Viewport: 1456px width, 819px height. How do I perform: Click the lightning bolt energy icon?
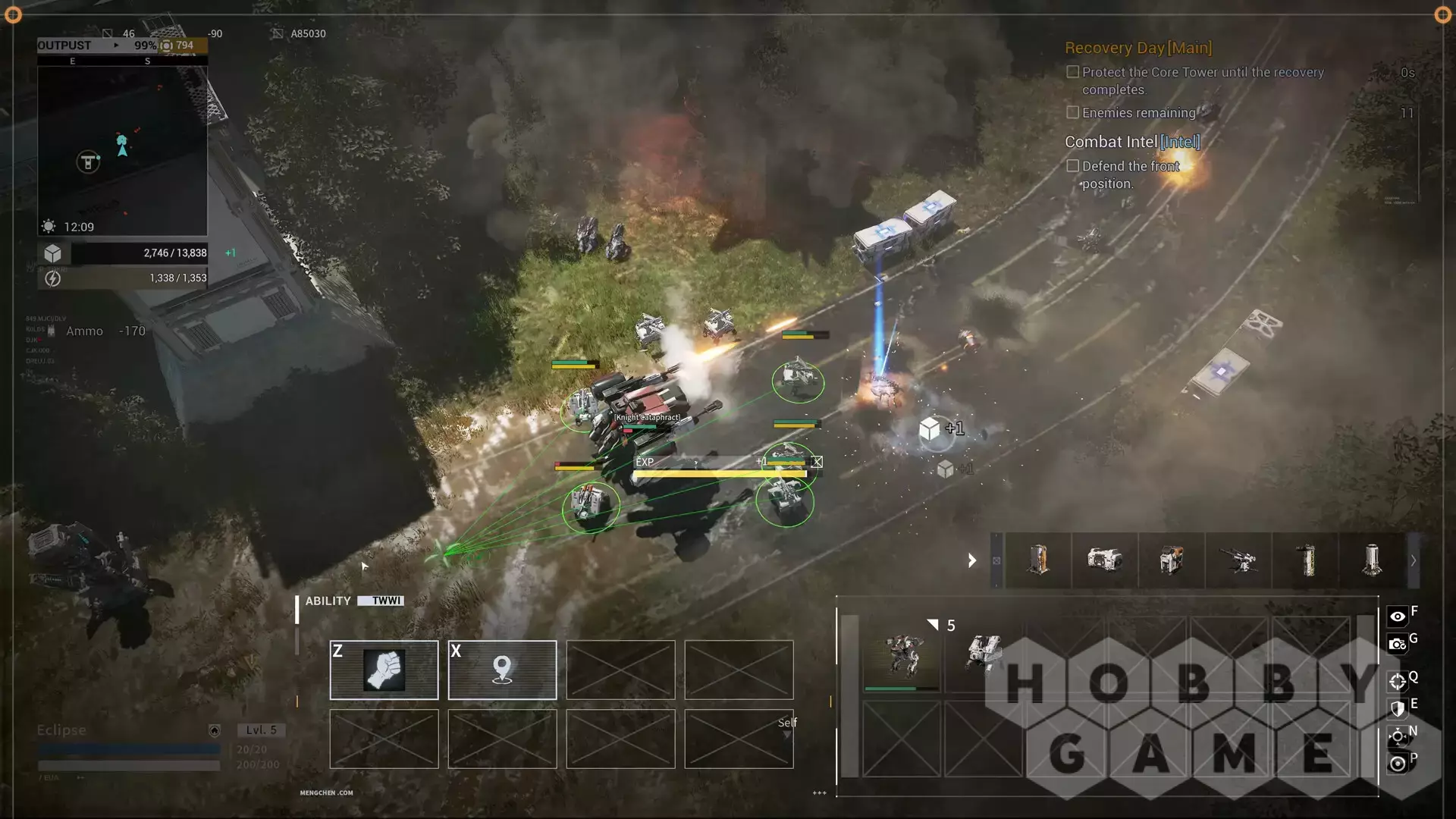point(53,278)
